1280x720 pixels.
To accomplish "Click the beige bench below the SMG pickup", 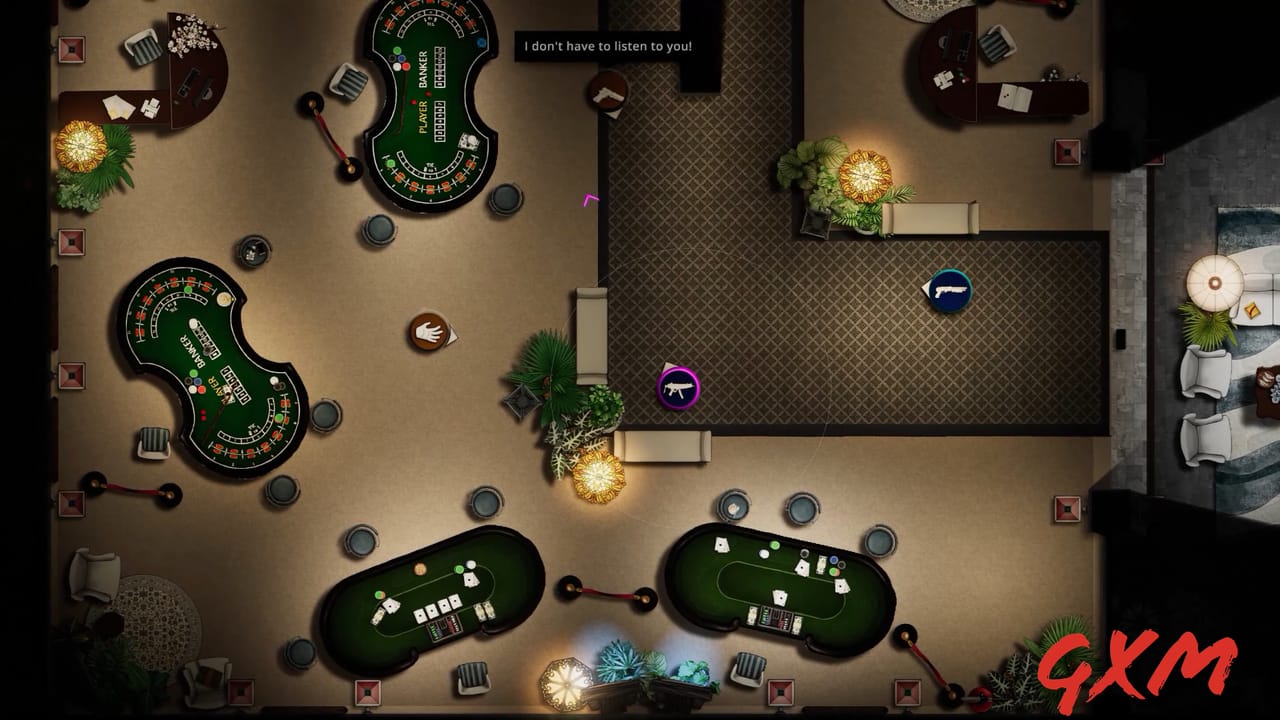I will pyautogui.click(x=664, y=448).
